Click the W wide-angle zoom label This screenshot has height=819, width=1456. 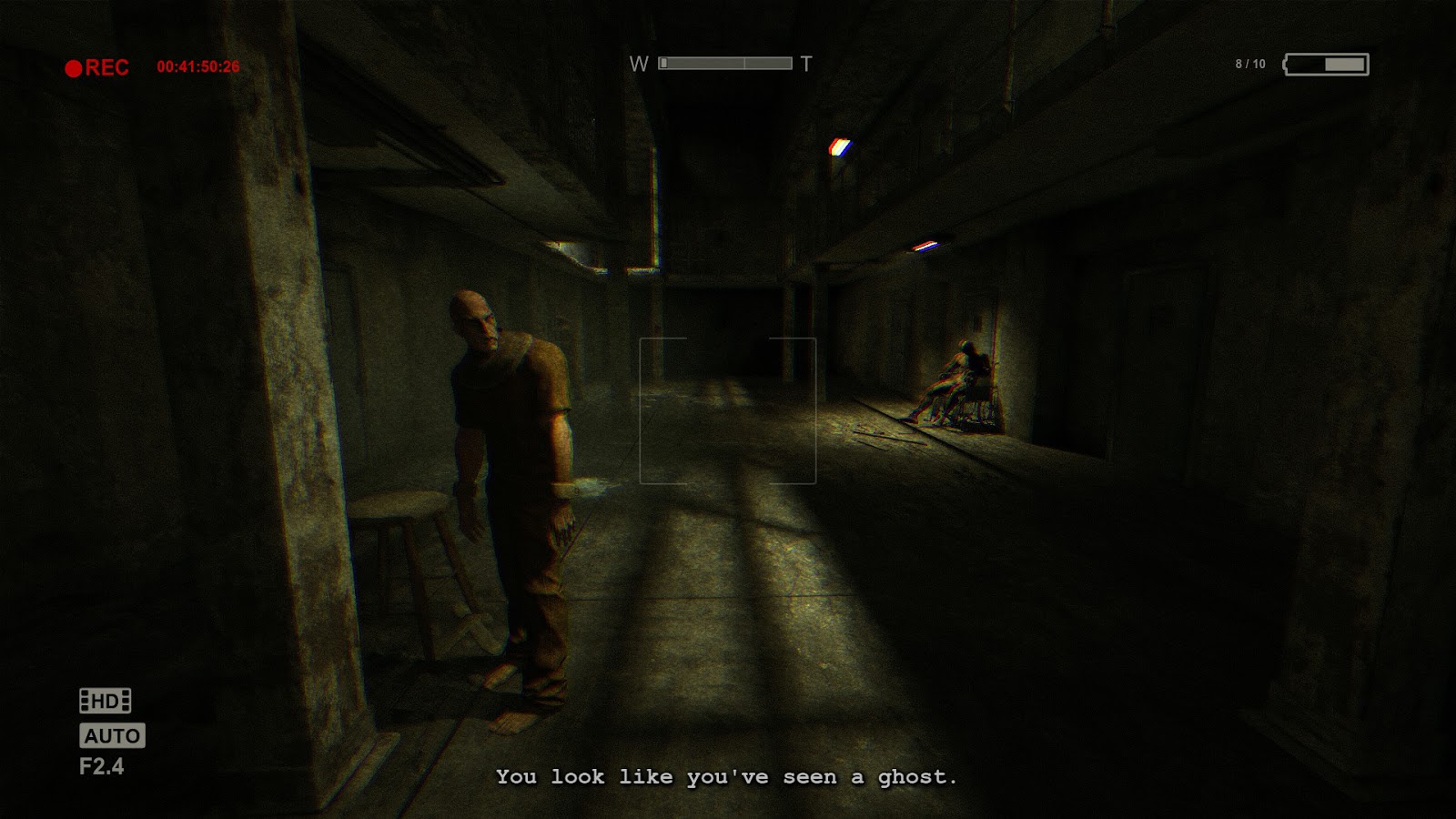pyautogui.click(x=640, y=65)
